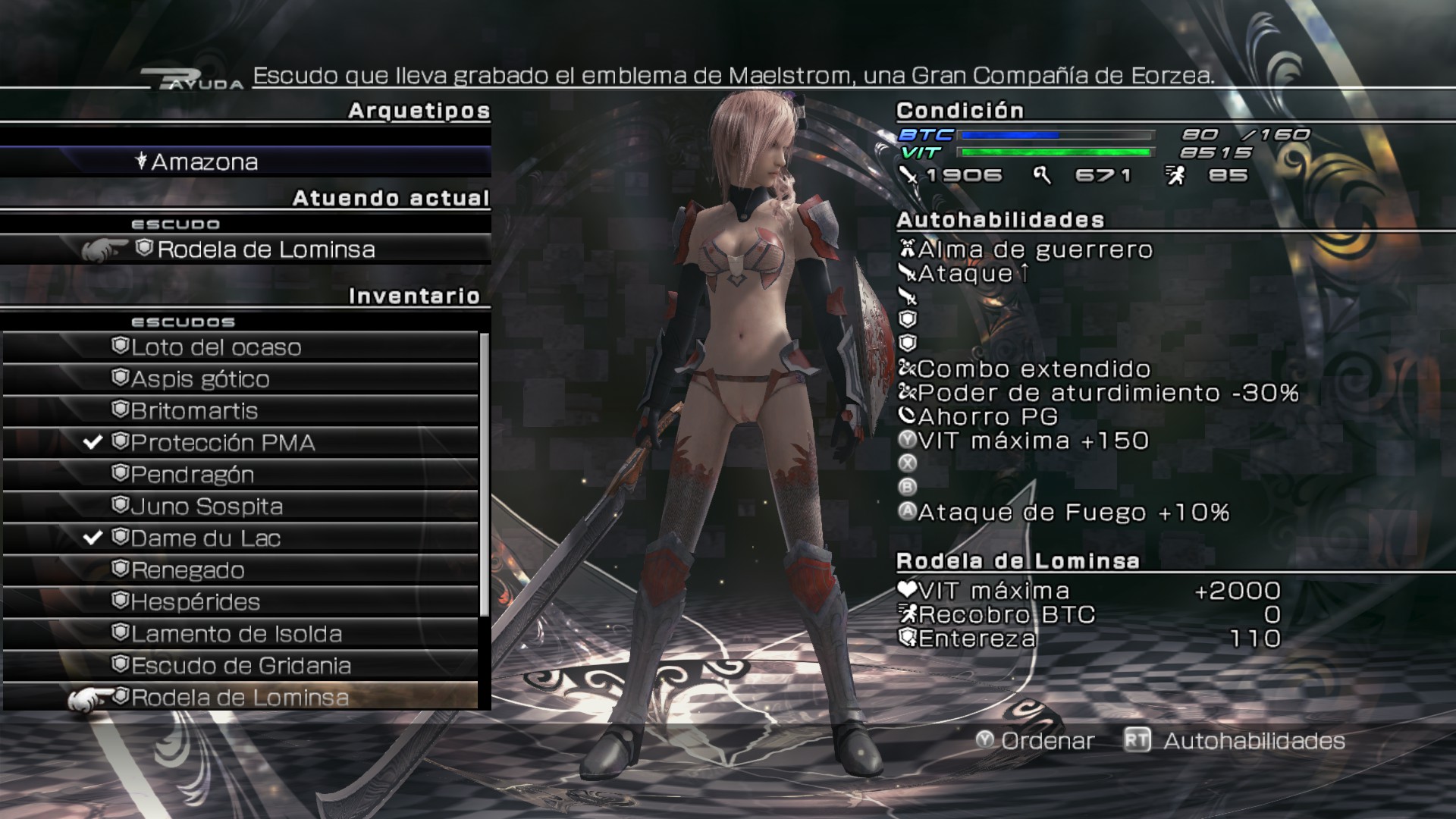Pick Rodela de Lominsa in inventory list
Screen dimensions: 1456x819
coord(240,698)
